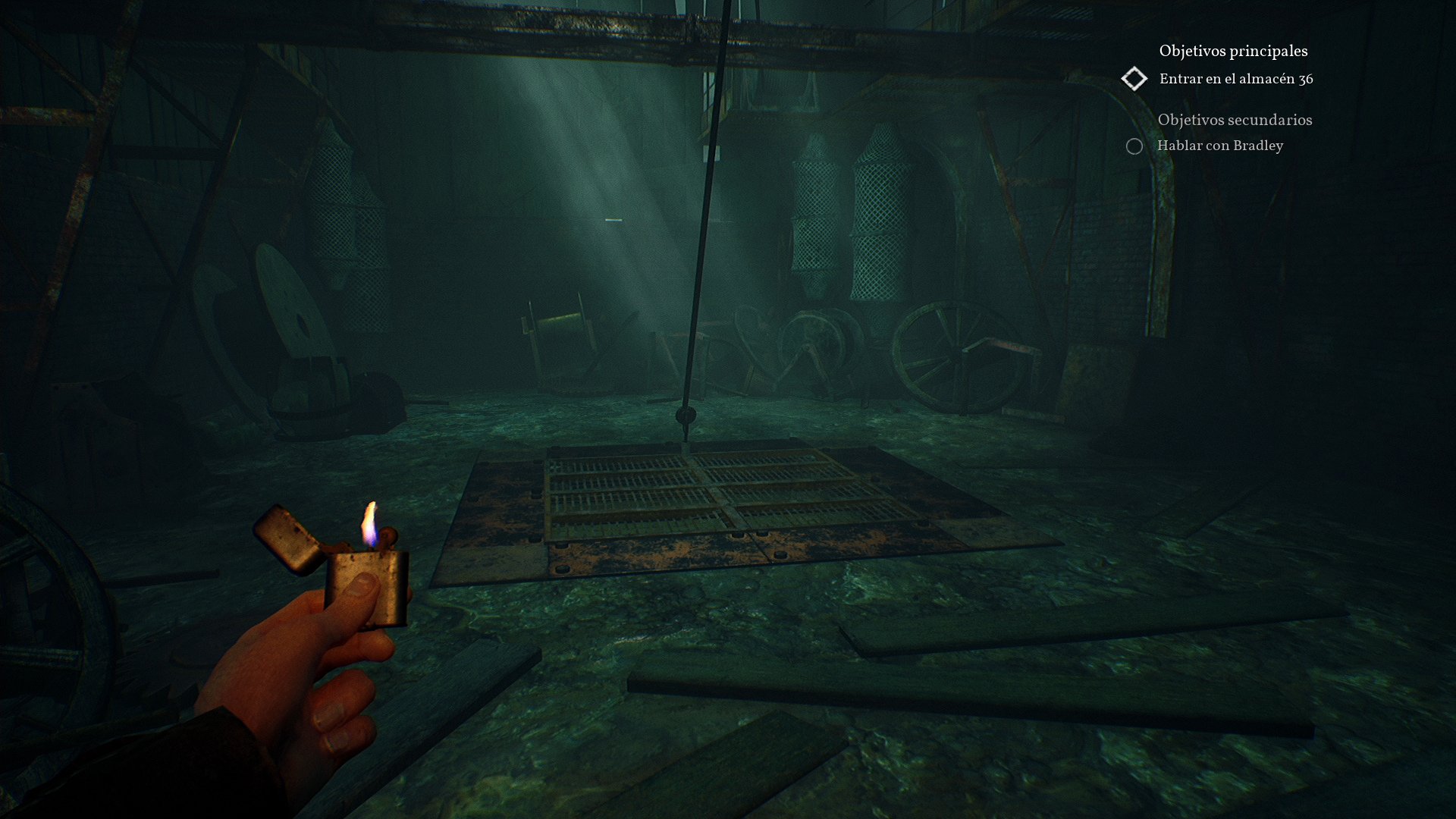Expand the 'Objetivos secundarios' section
This screenshot has width=1456, height=819.
pos(1235,120)
